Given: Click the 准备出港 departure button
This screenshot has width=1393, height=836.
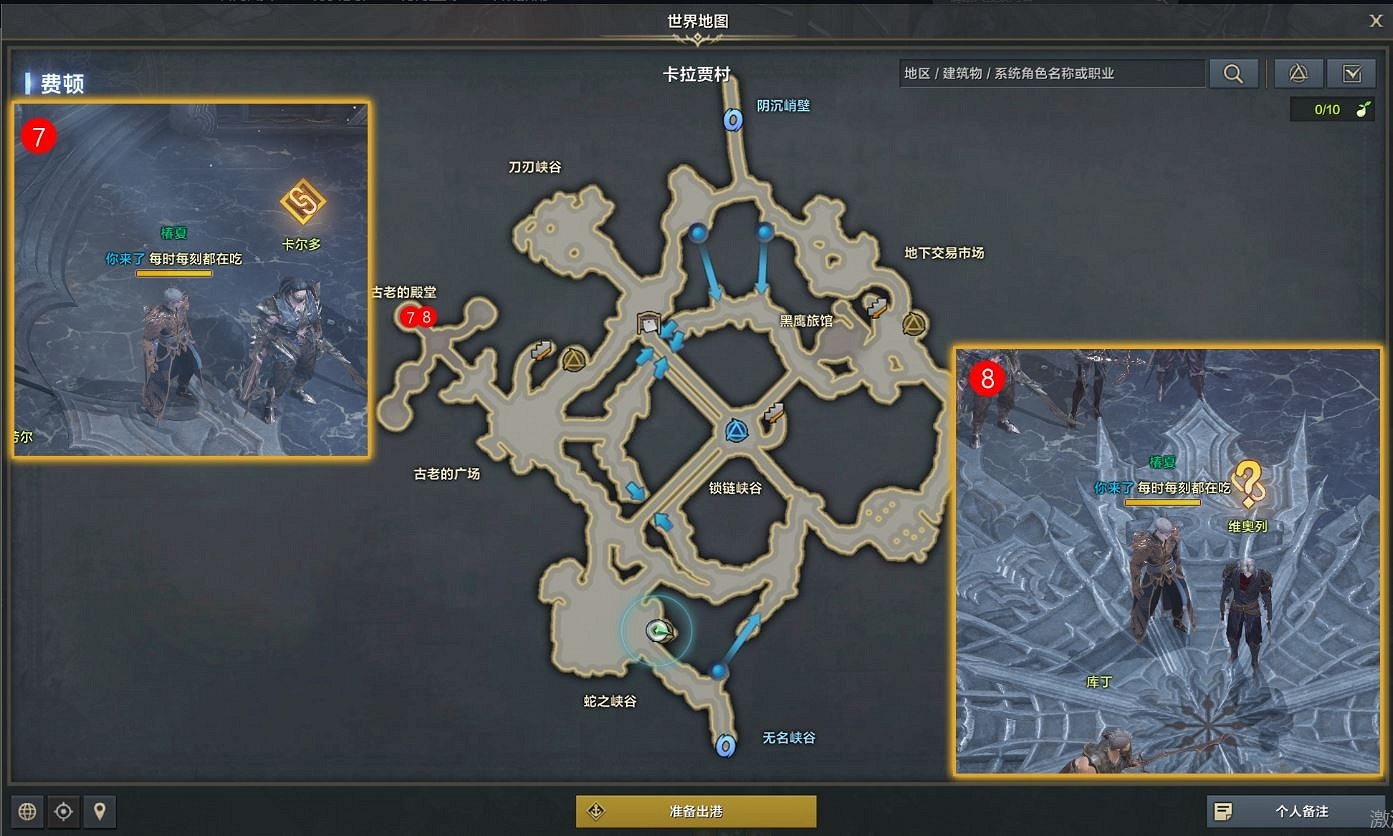Looking at the screenshot, I should pyautogui.click(x=696, y=811).
